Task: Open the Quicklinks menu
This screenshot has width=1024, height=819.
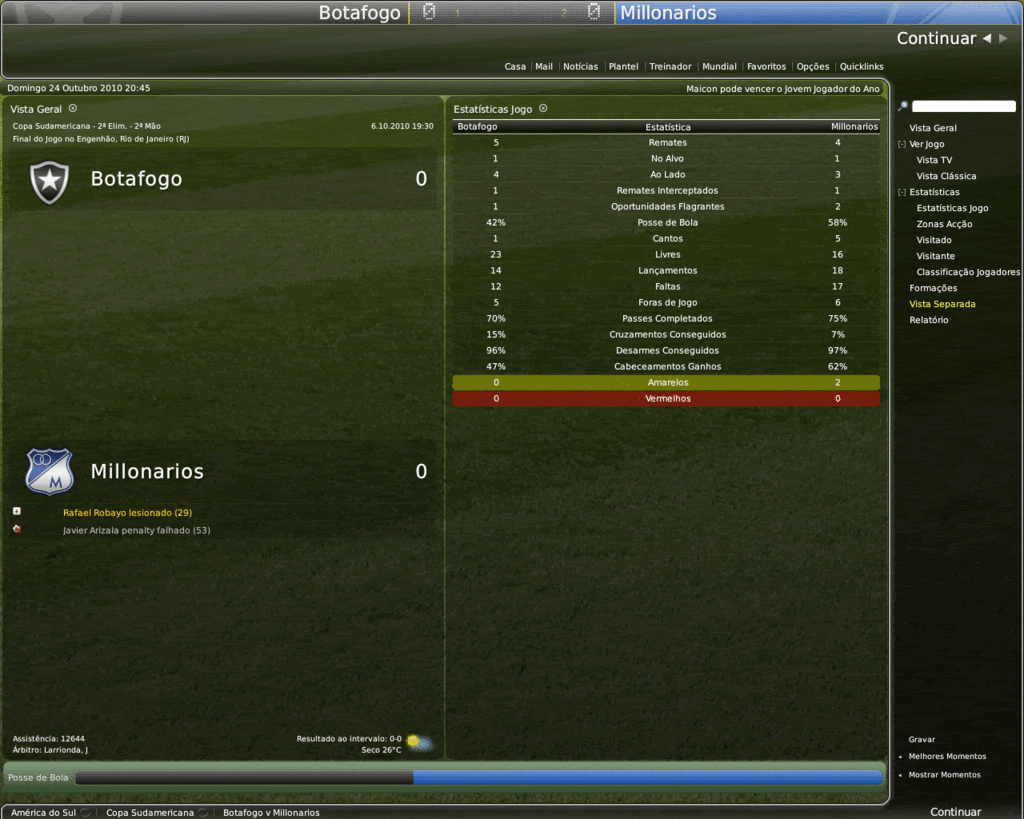Action: click(x=861, y=67)
